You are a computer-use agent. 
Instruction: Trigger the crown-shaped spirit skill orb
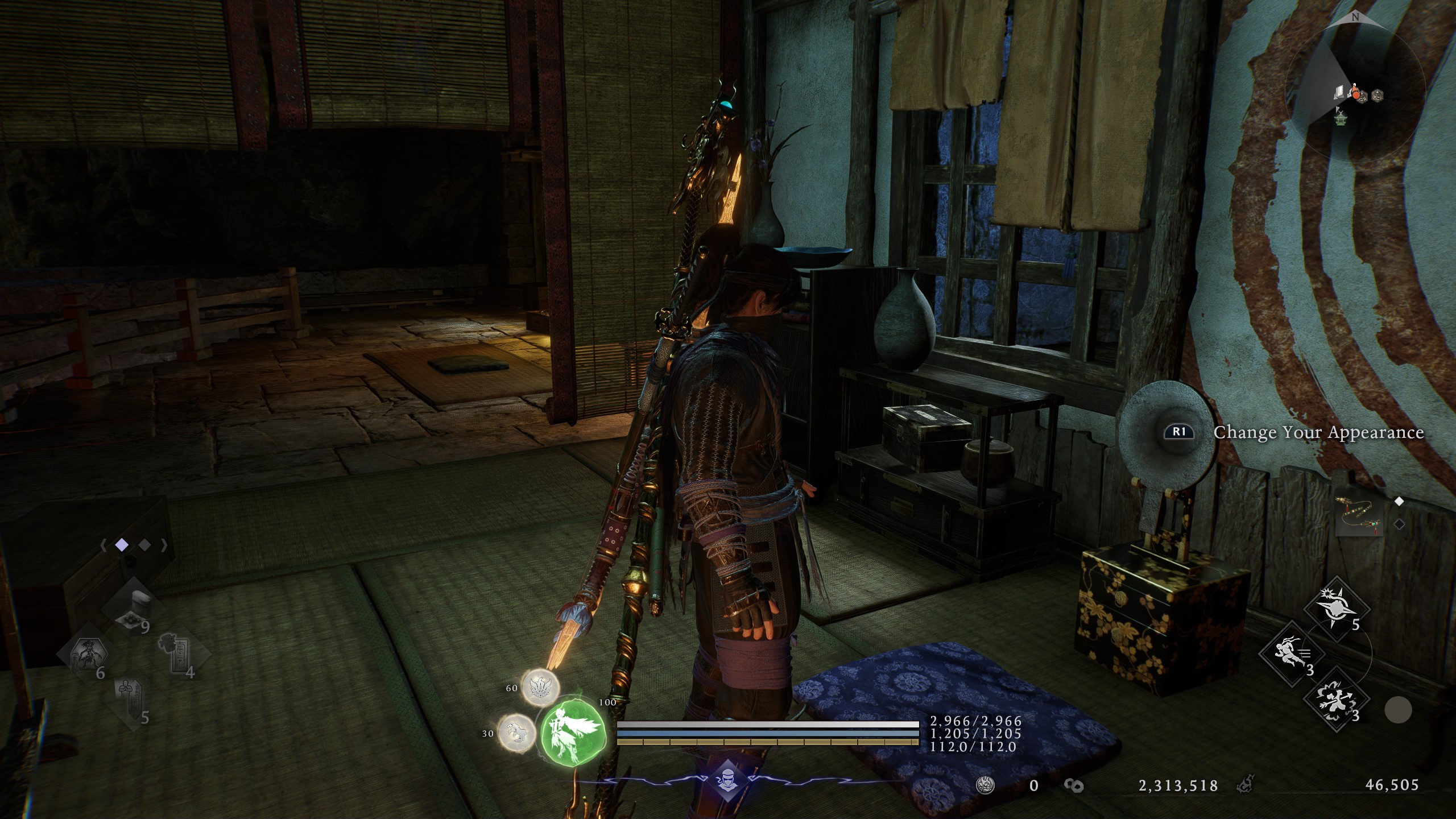540,687
